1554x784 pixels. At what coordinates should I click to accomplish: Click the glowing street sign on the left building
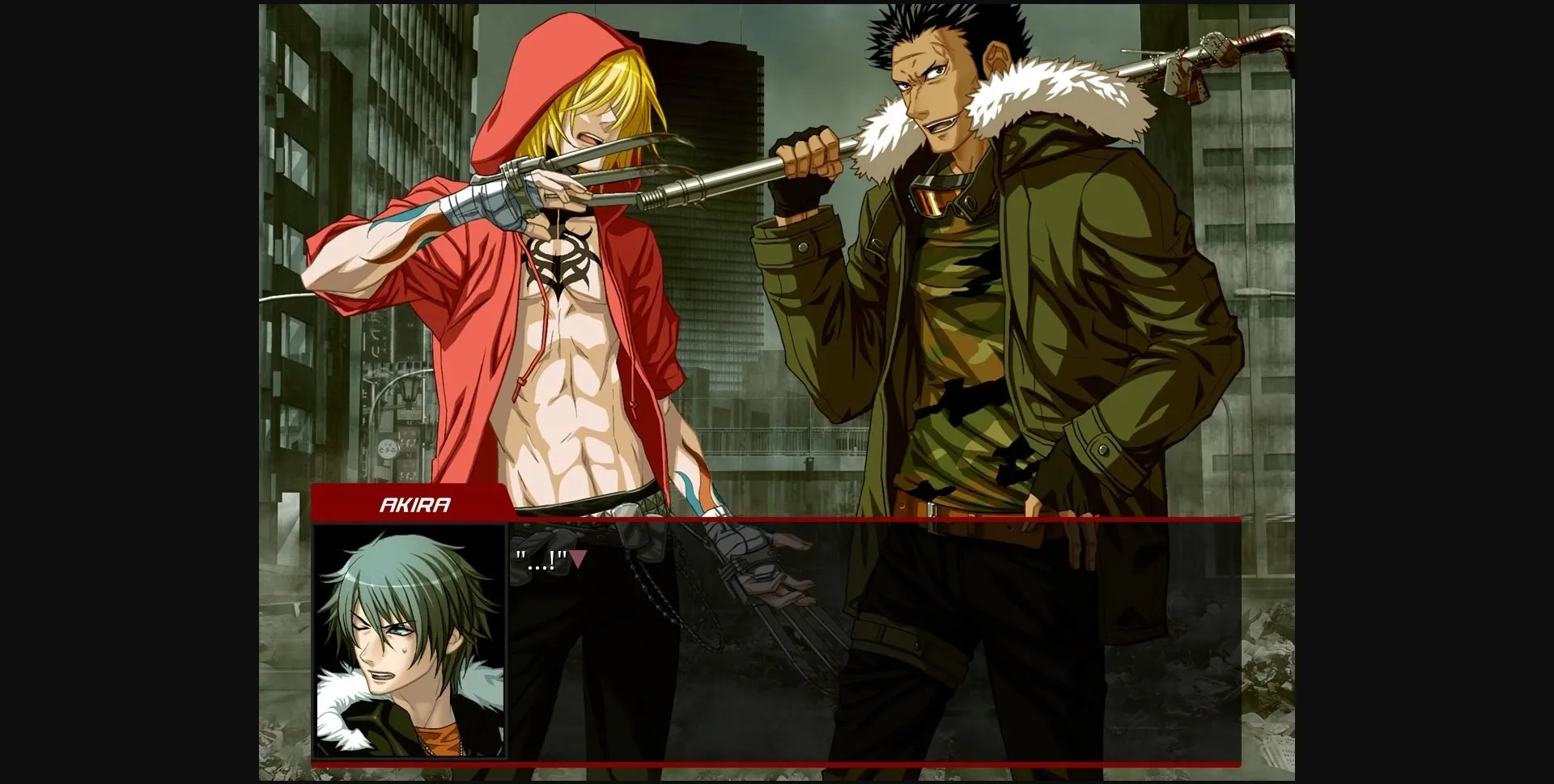pos(388,449)
